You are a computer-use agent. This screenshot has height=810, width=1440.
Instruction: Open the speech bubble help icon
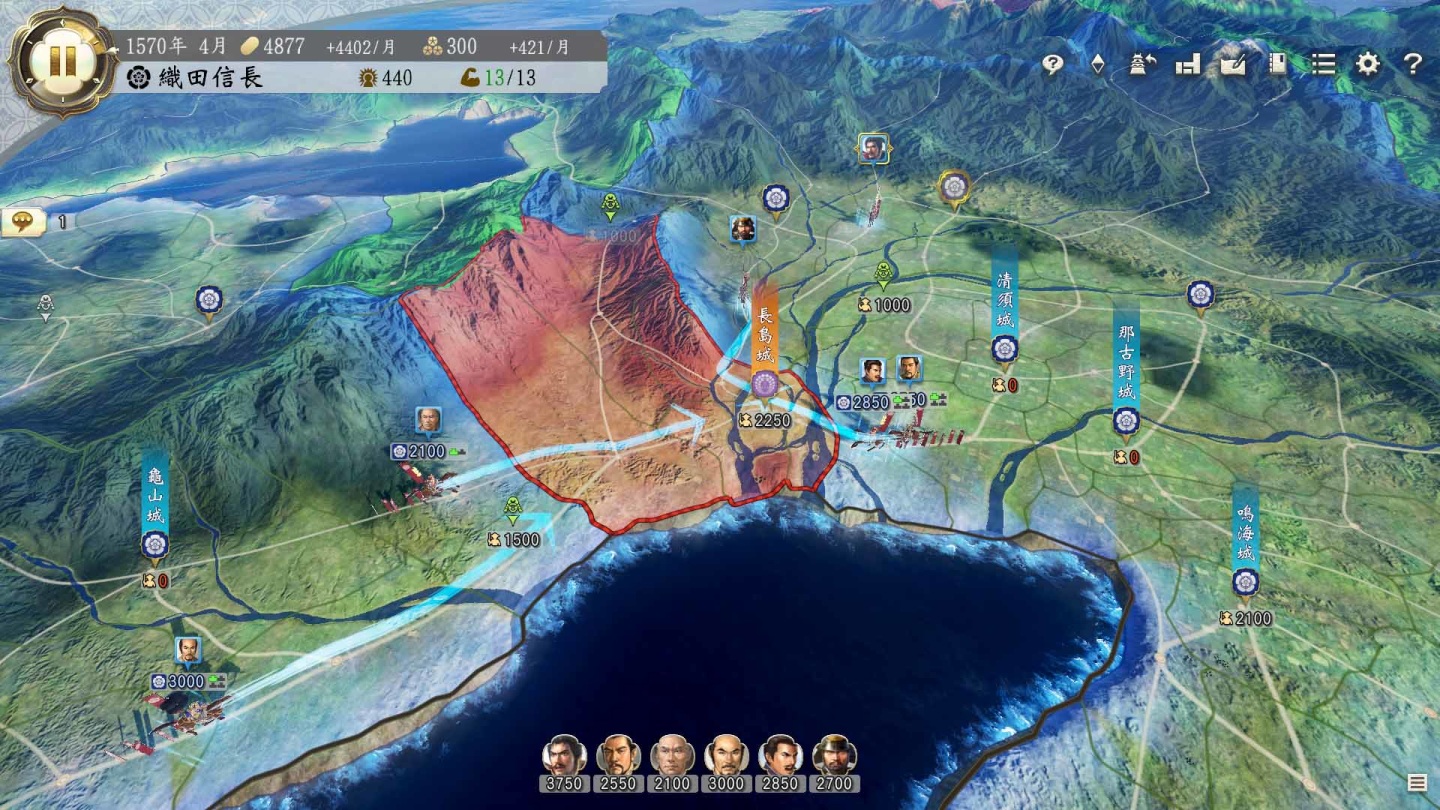[x=1052, y=64]
